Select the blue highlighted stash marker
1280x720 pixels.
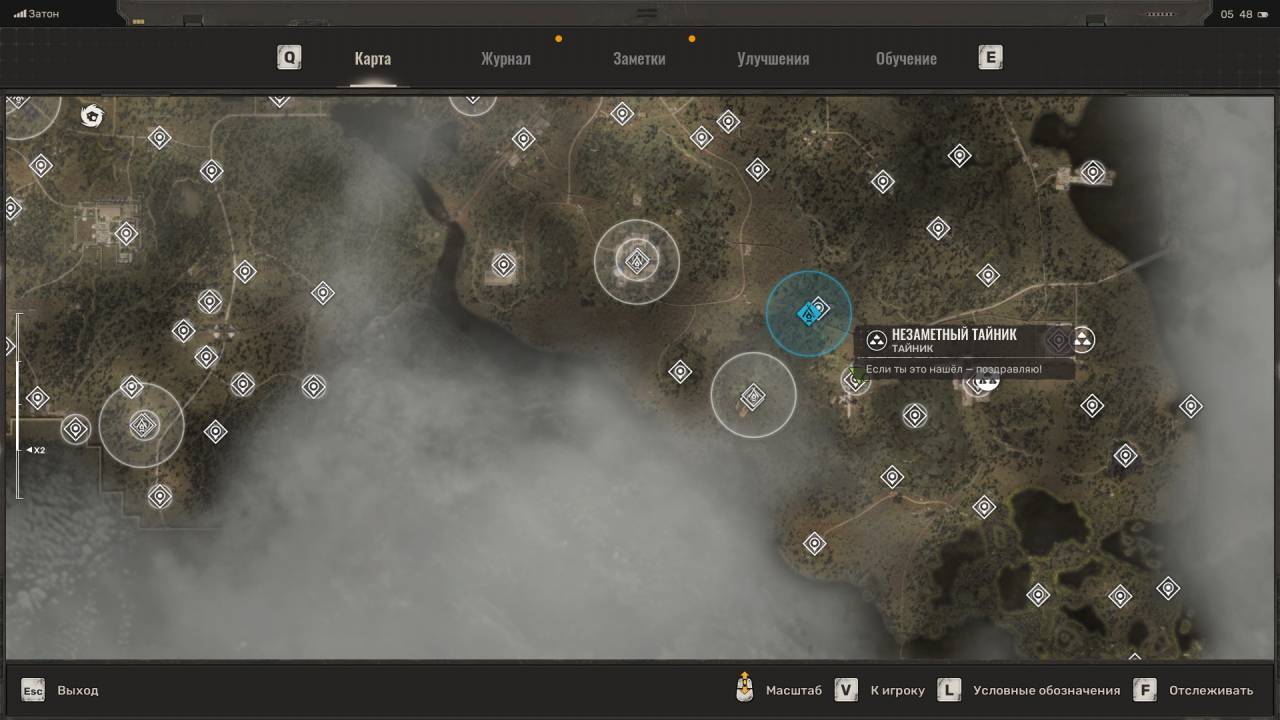pyautogui.click(x=808, y=314)
